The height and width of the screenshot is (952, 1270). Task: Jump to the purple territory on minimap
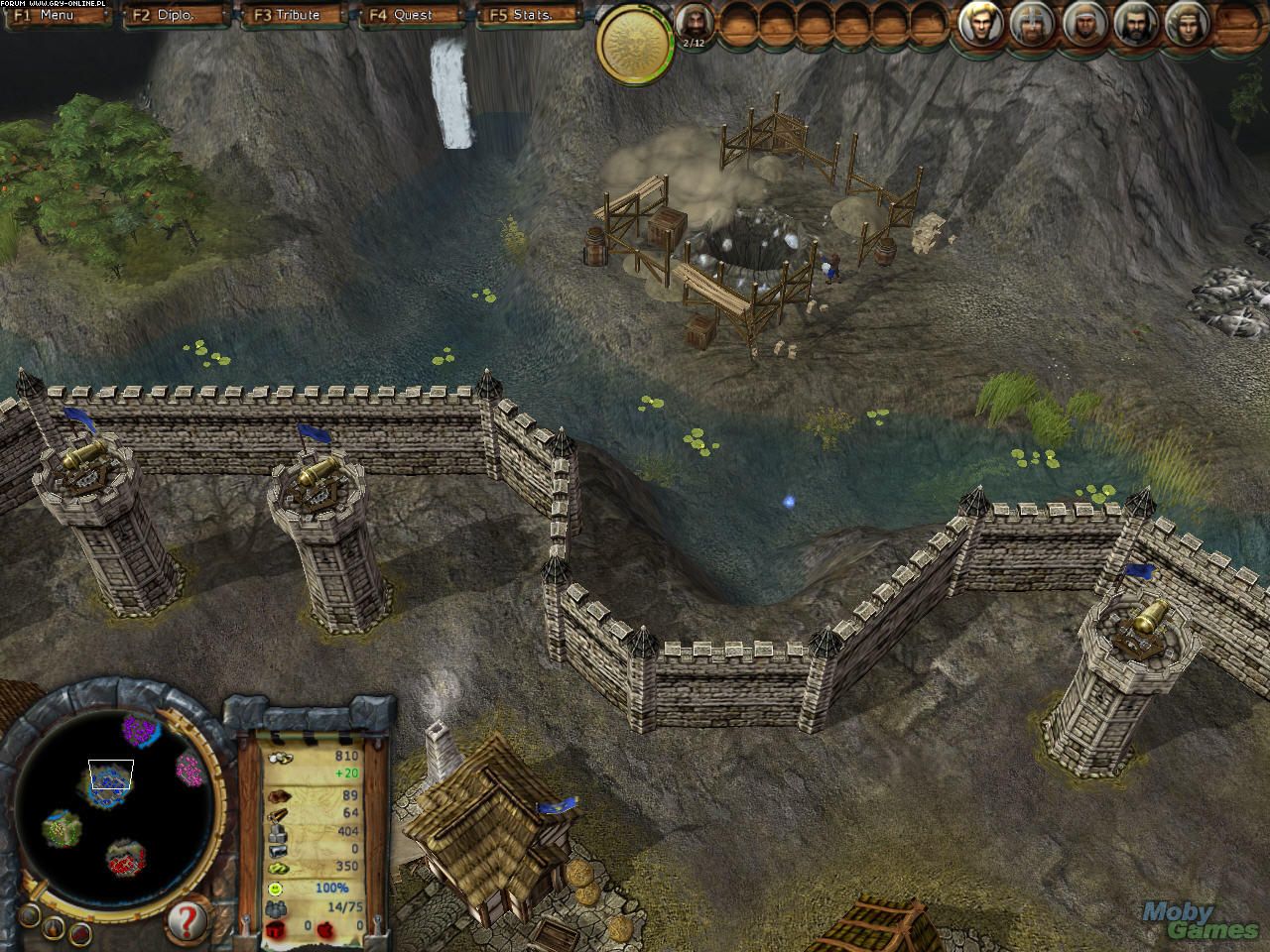click(142, 731)
